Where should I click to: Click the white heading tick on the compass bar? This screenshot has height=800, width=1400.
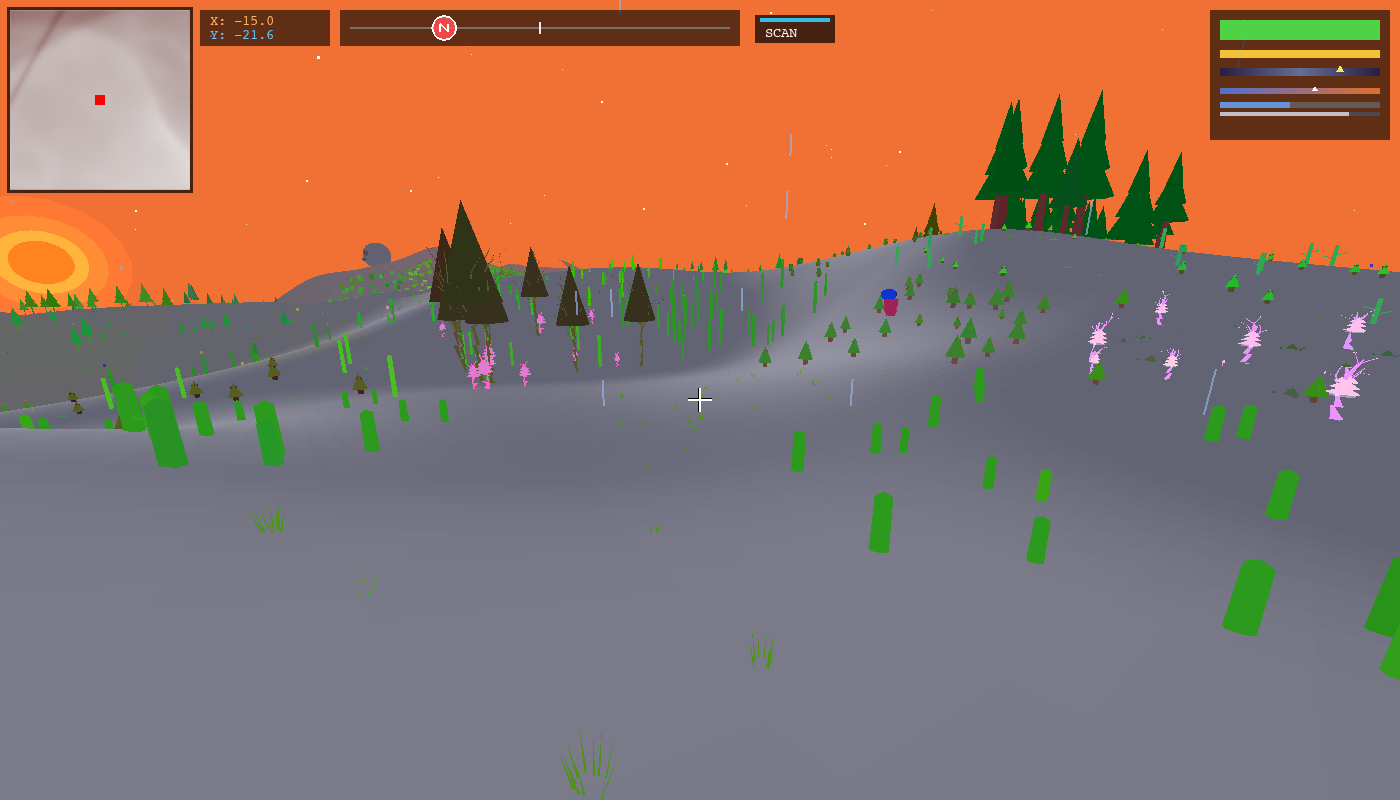click(539, 28)
